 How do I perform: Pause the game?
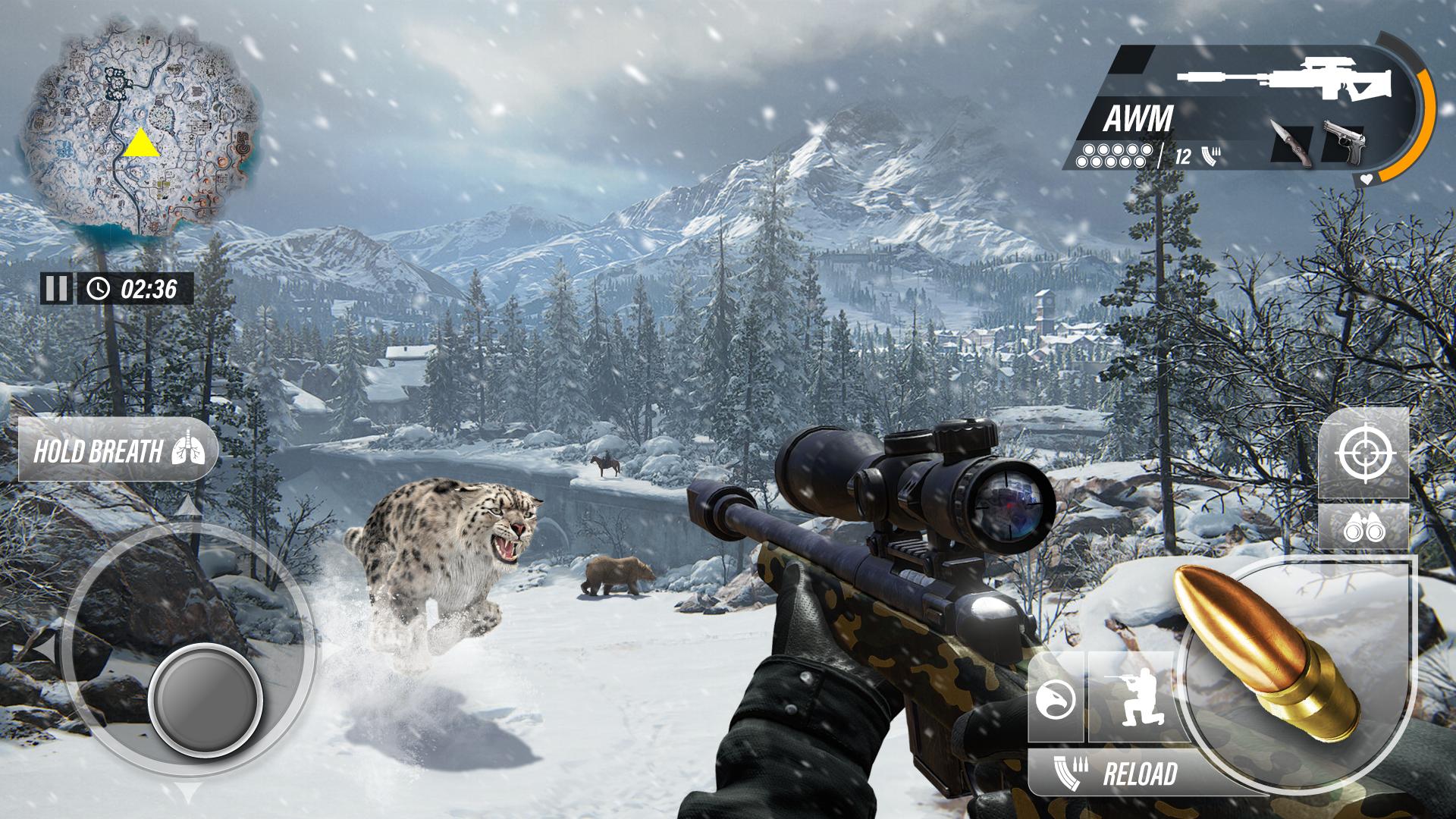click(57, 288)
